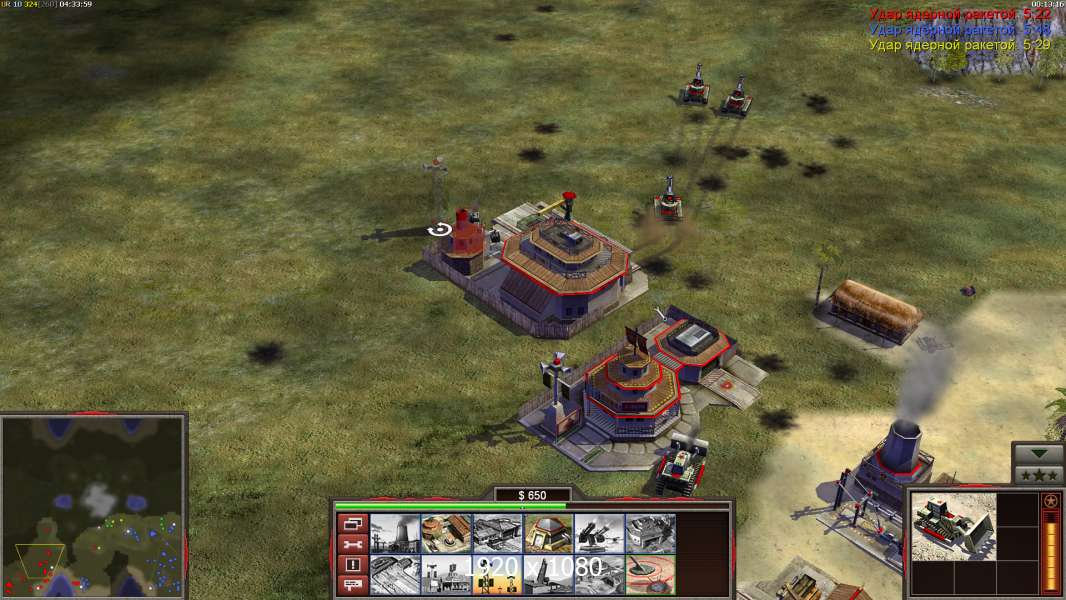Open the chat bubble button

pos(352,584)
